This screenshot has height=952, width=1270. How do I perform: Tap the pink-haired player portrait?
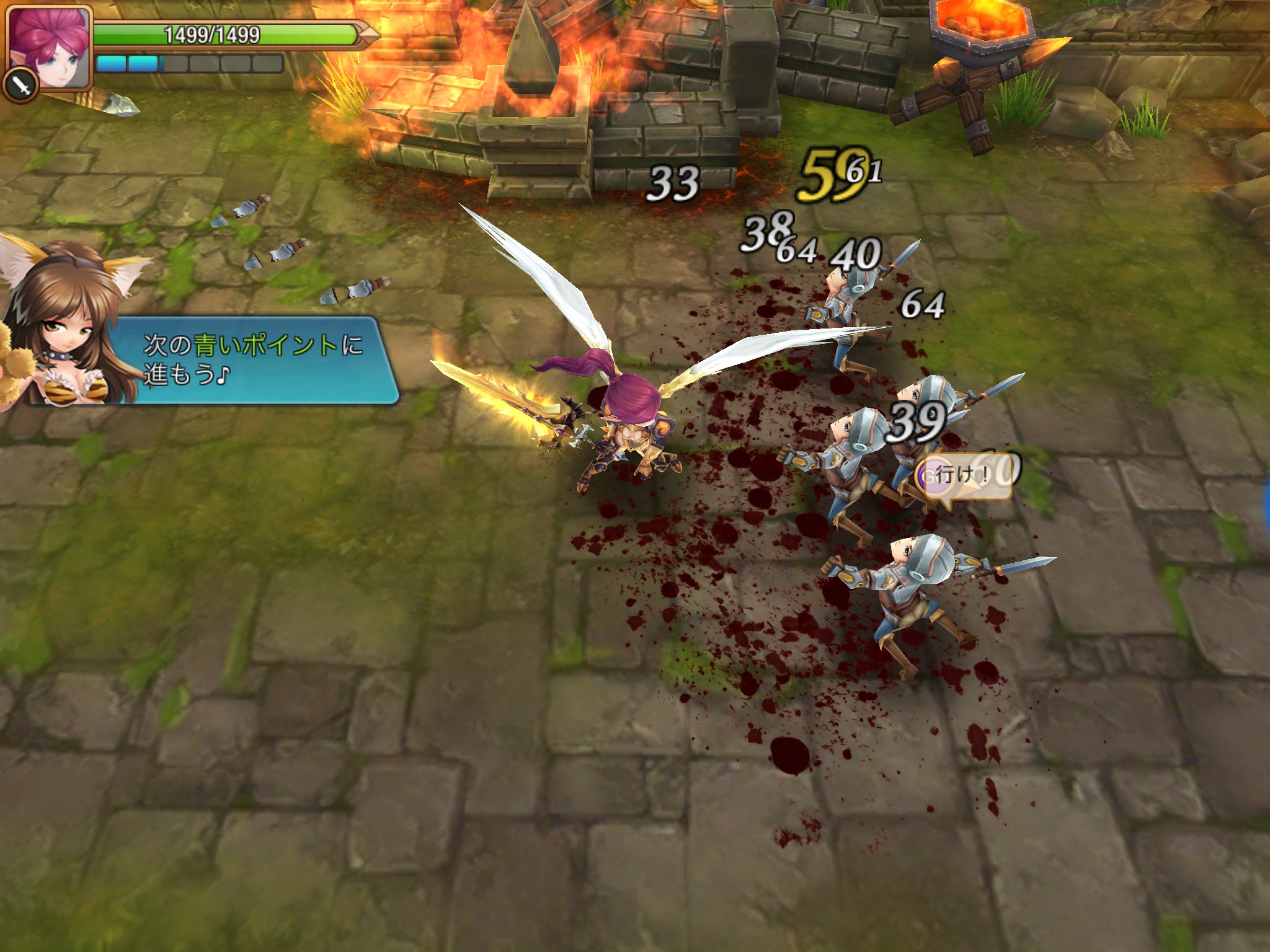point(50,45)
